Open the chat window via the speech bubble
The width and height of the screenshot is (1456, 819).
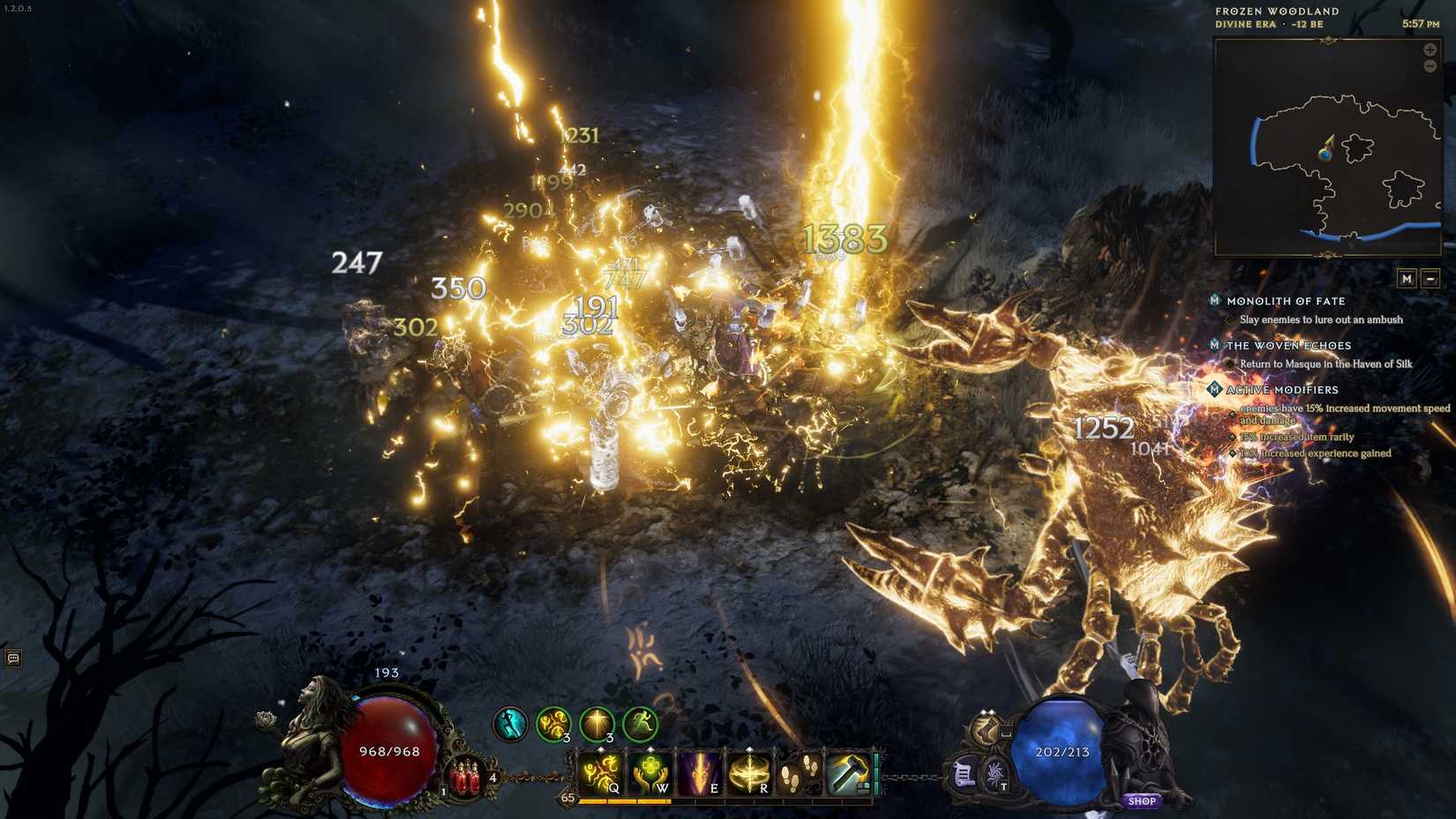pyautogui.click(x=12, y=658)
